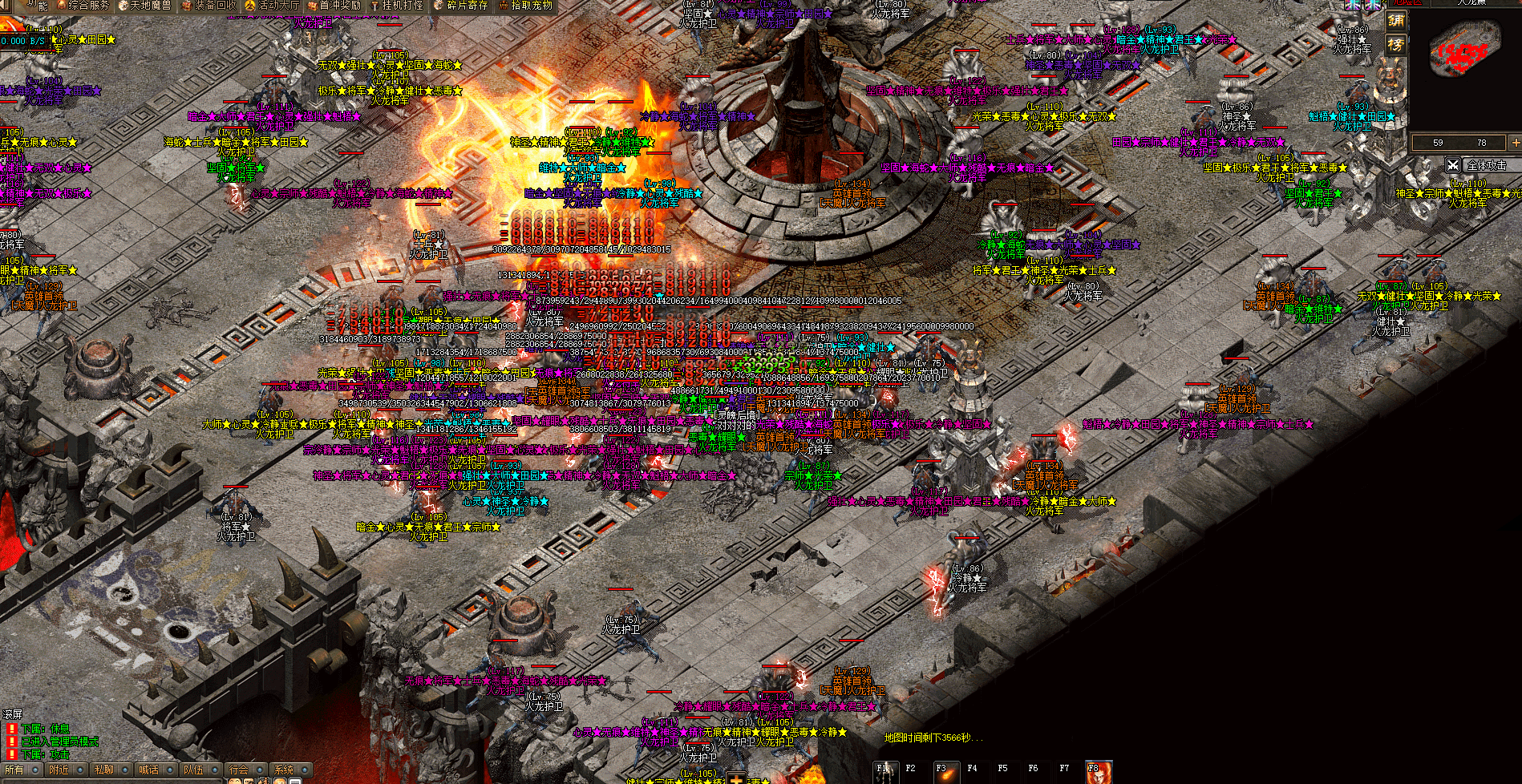This screenshot has height=784, width=1522.
Task: Switch to the 喊话 shout chat tab
Action: tap(149, 770)
